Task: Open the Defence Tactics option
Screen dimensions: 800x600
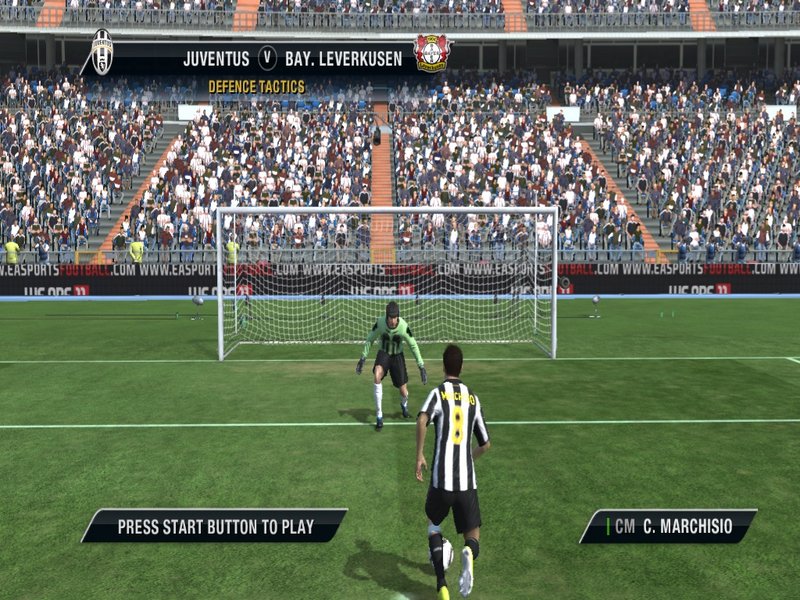Action: [256, 87]
